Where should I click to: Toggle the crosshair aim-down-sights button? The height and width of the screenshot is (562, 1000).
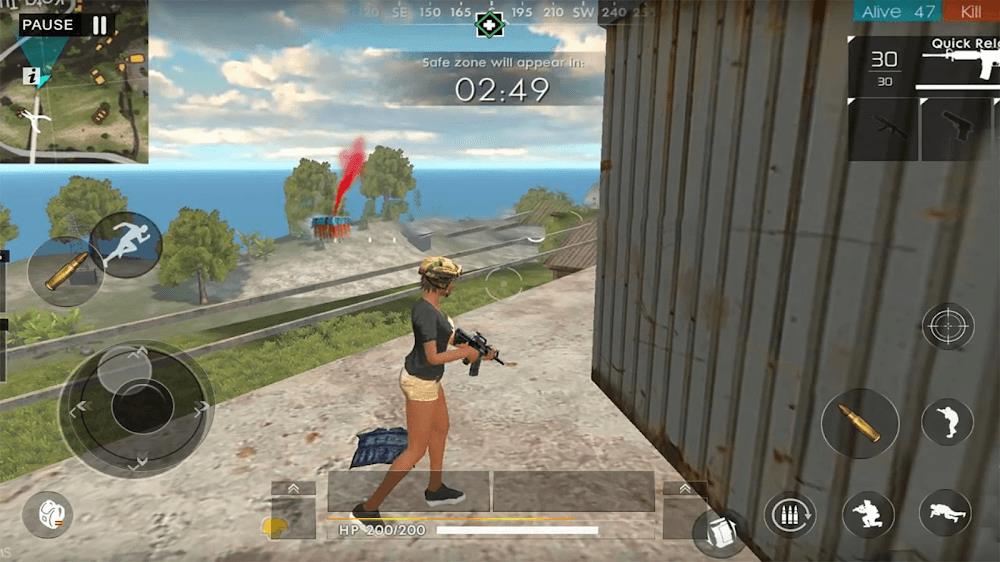click(947, 326)
